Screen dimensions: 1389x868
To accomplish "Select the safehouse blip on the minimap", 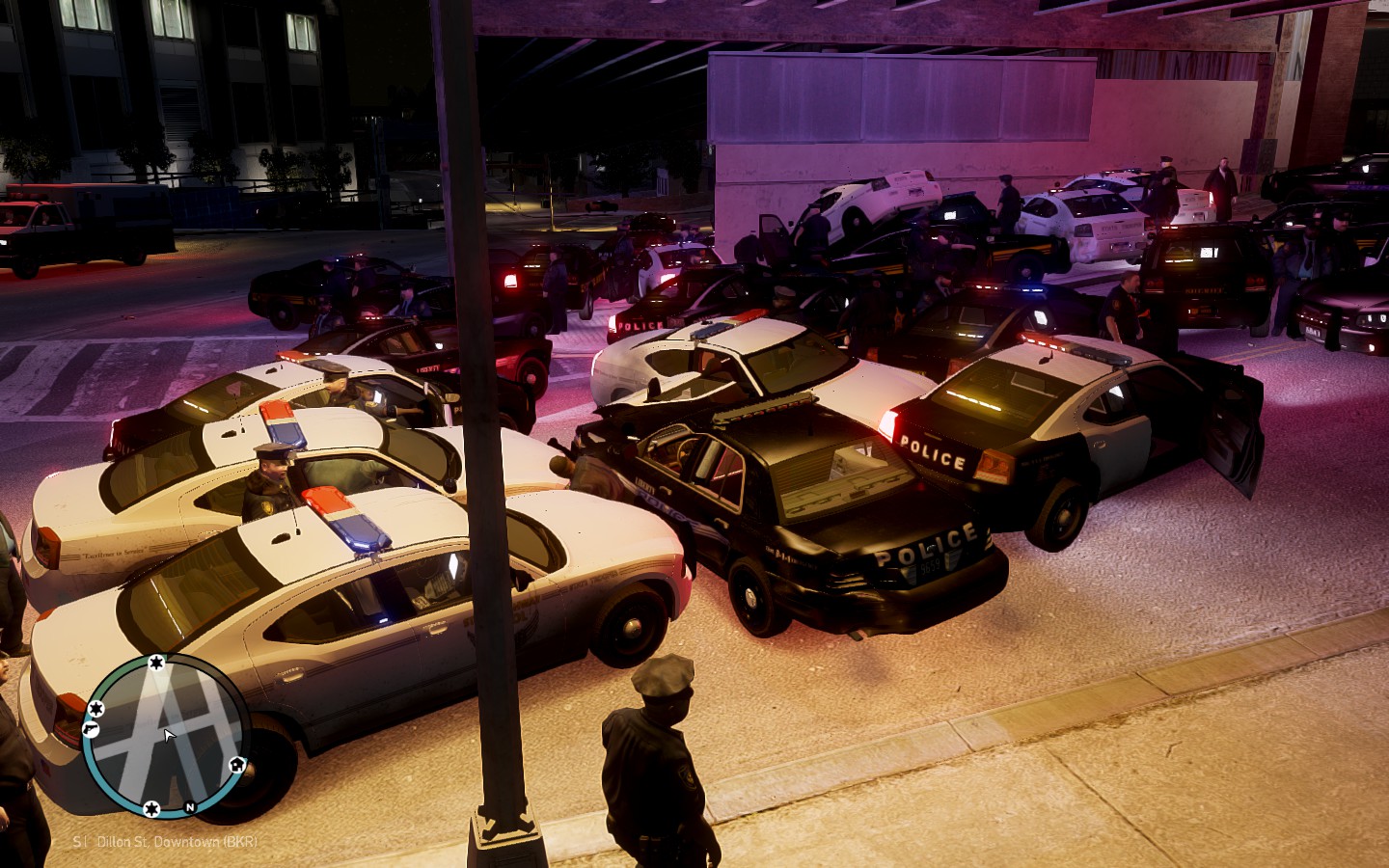I will (x=235, y=766).
